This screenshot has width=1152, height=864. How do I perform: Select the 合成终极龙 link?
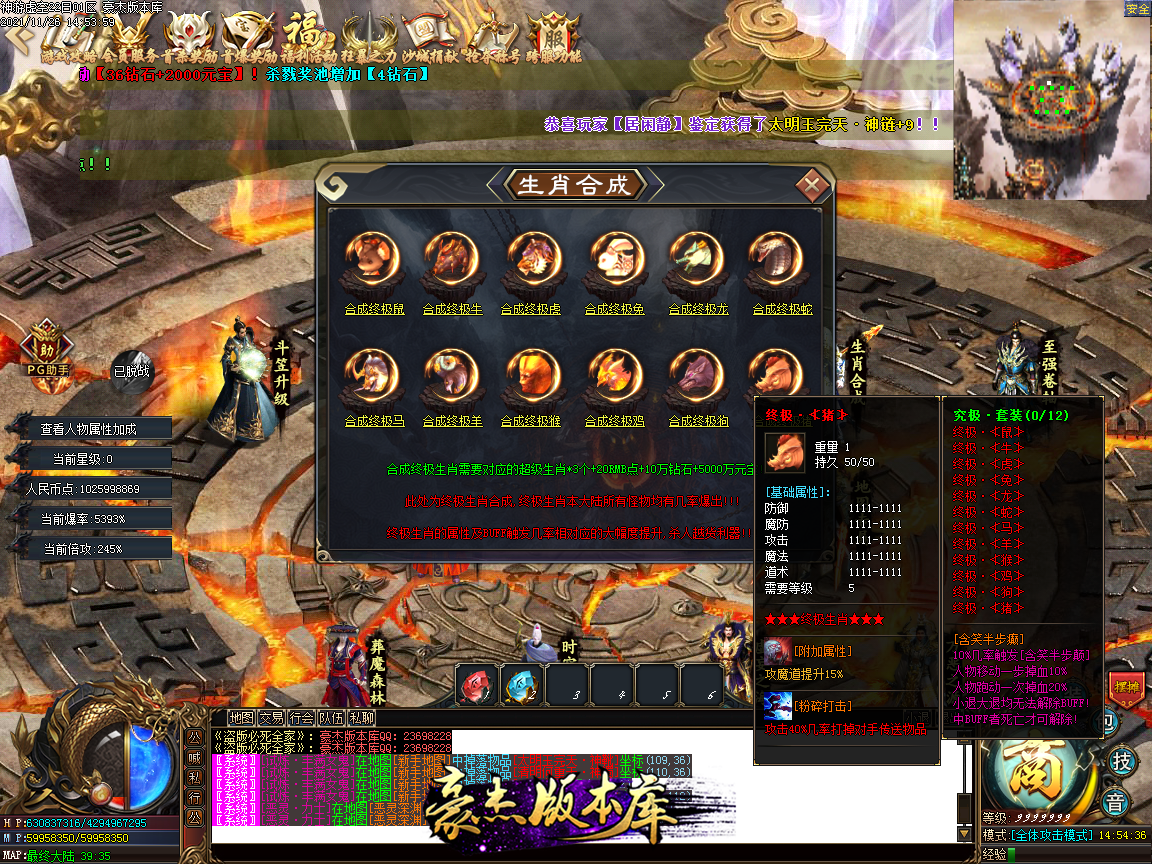(x=699, y=310)
